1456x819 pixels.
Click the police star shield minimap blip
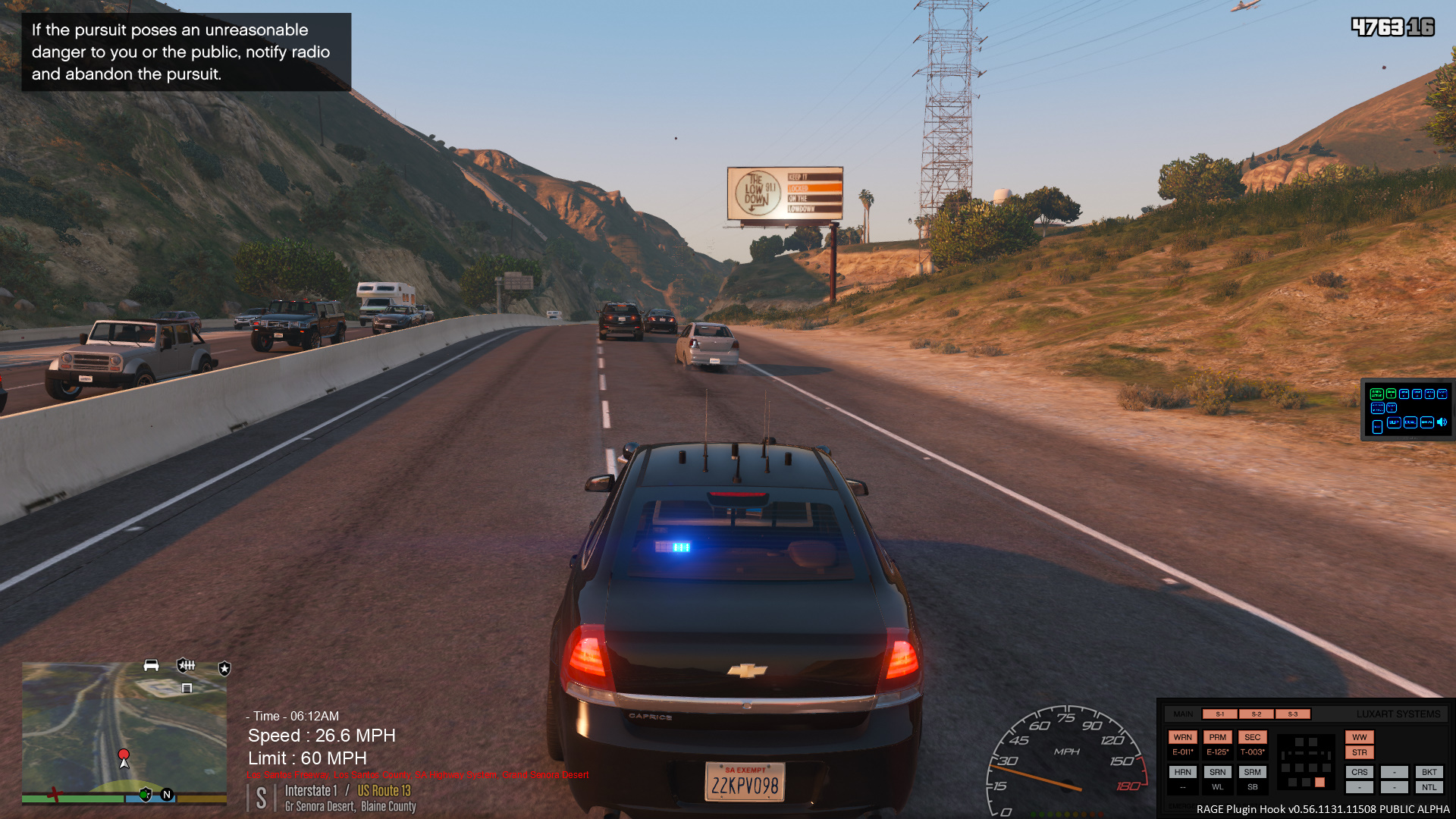[224, 668]
